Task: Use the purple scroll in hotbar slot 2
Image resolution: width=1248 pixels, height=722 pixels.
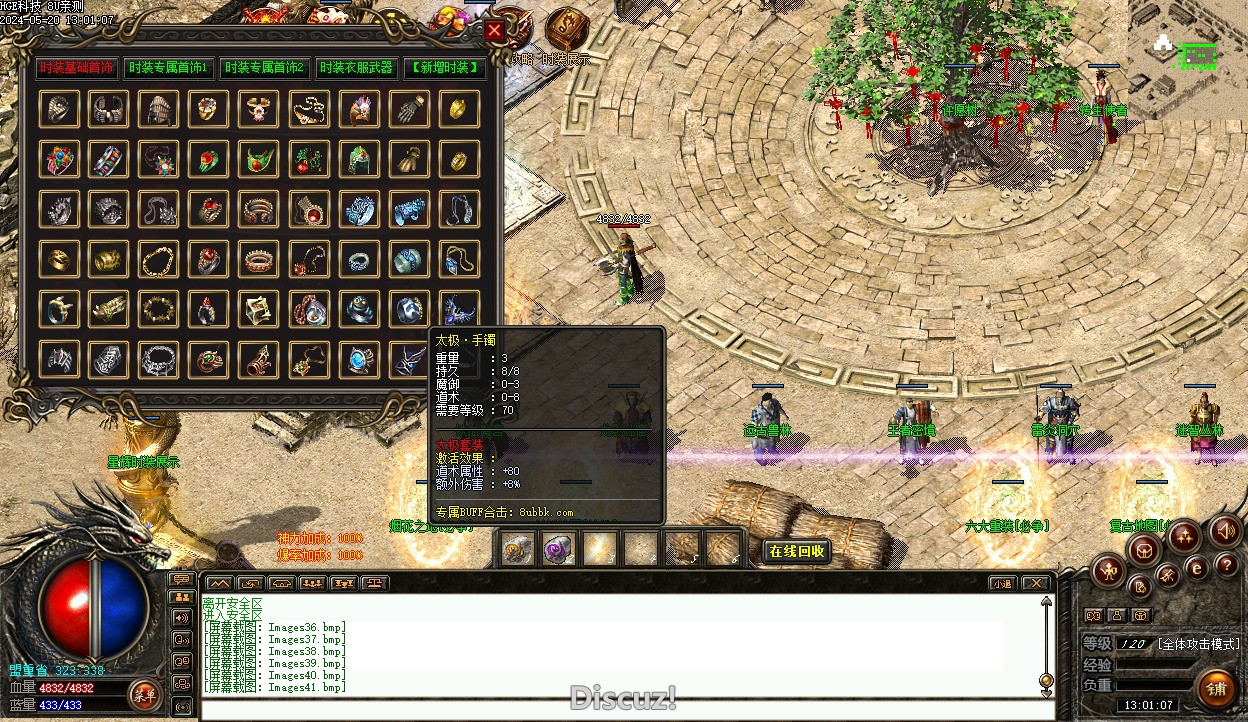Action: tap(558, 548)
